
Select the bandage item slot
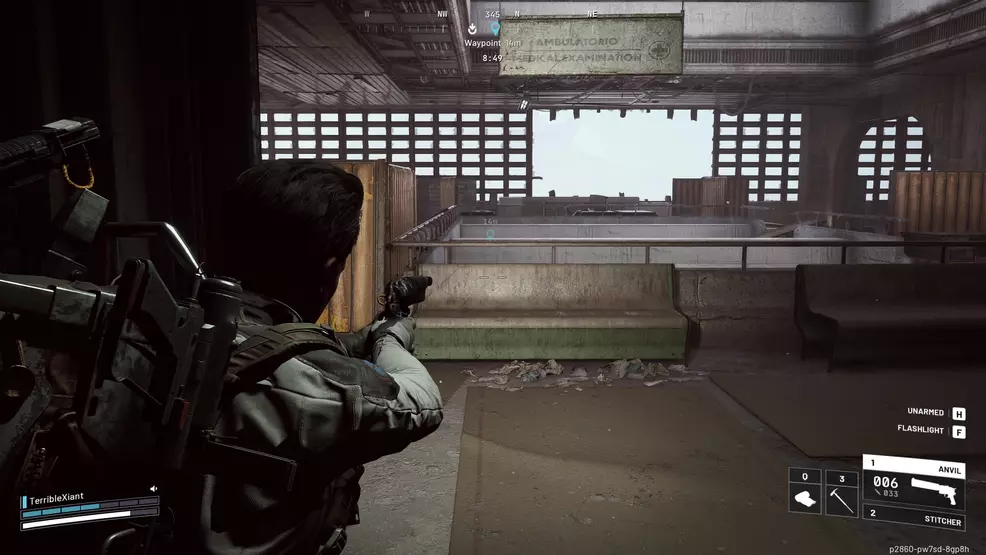click(805, 492)
